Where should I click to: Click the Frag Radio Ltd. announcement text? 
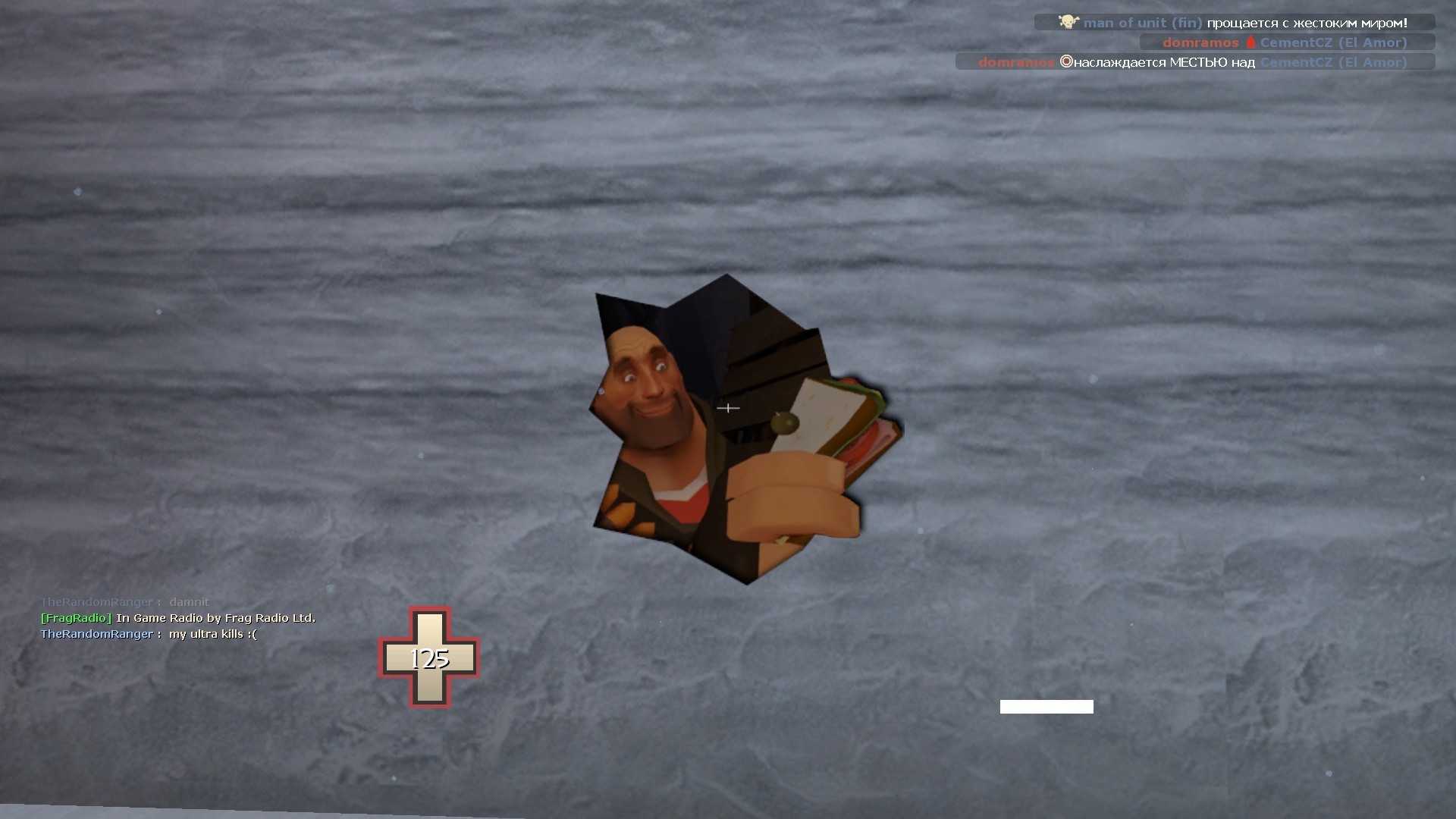[x=216, y=618]
